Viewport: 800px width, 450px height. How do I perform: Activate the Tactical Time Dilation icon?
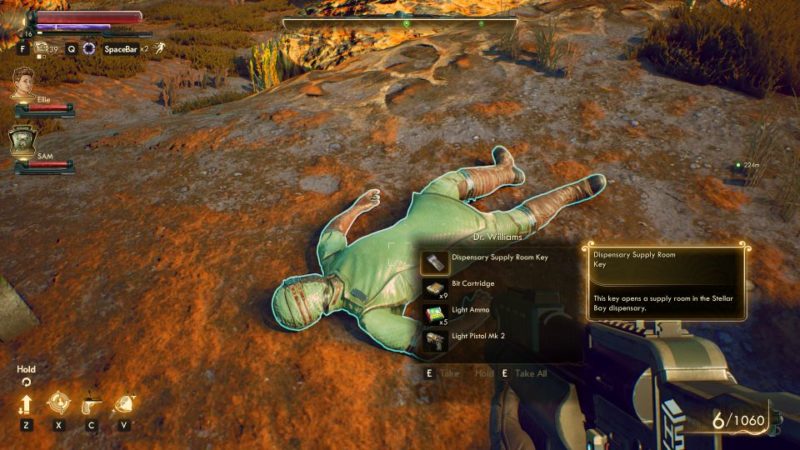tap(89, 48)
